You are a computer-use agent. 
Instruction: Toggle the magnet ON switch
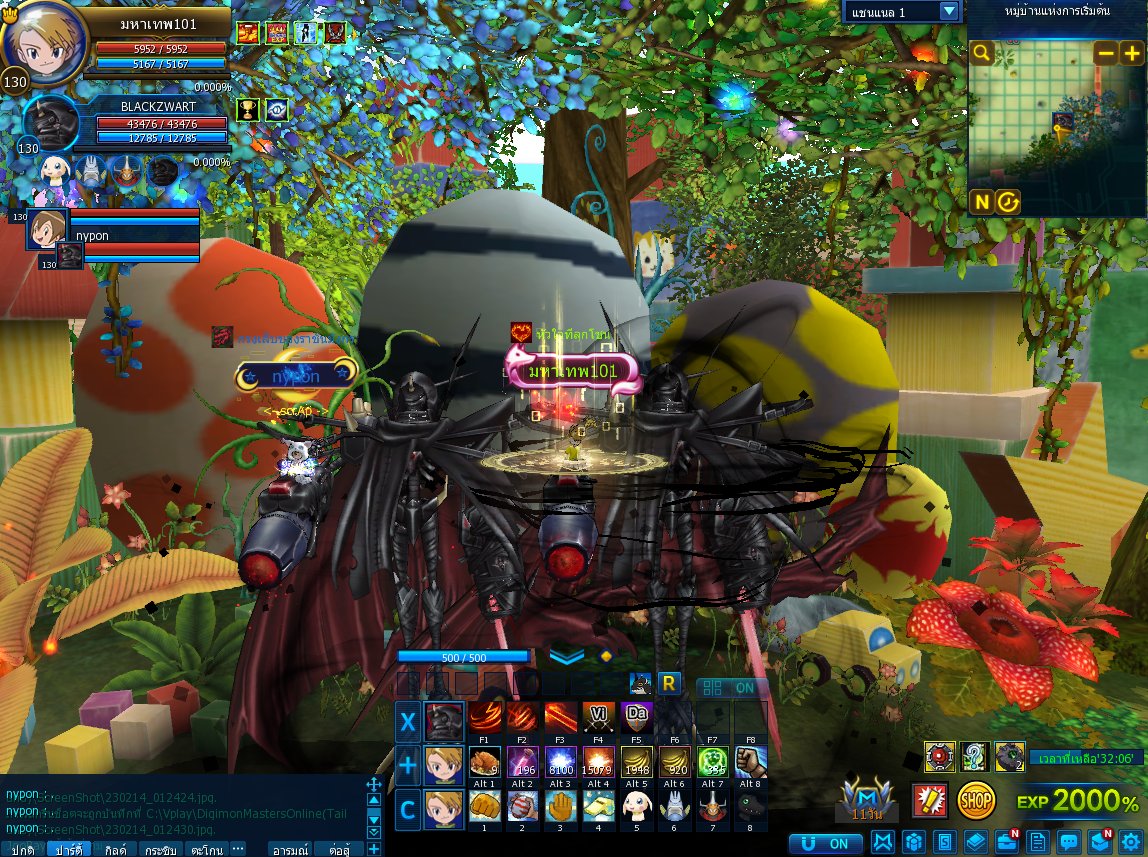826,844
